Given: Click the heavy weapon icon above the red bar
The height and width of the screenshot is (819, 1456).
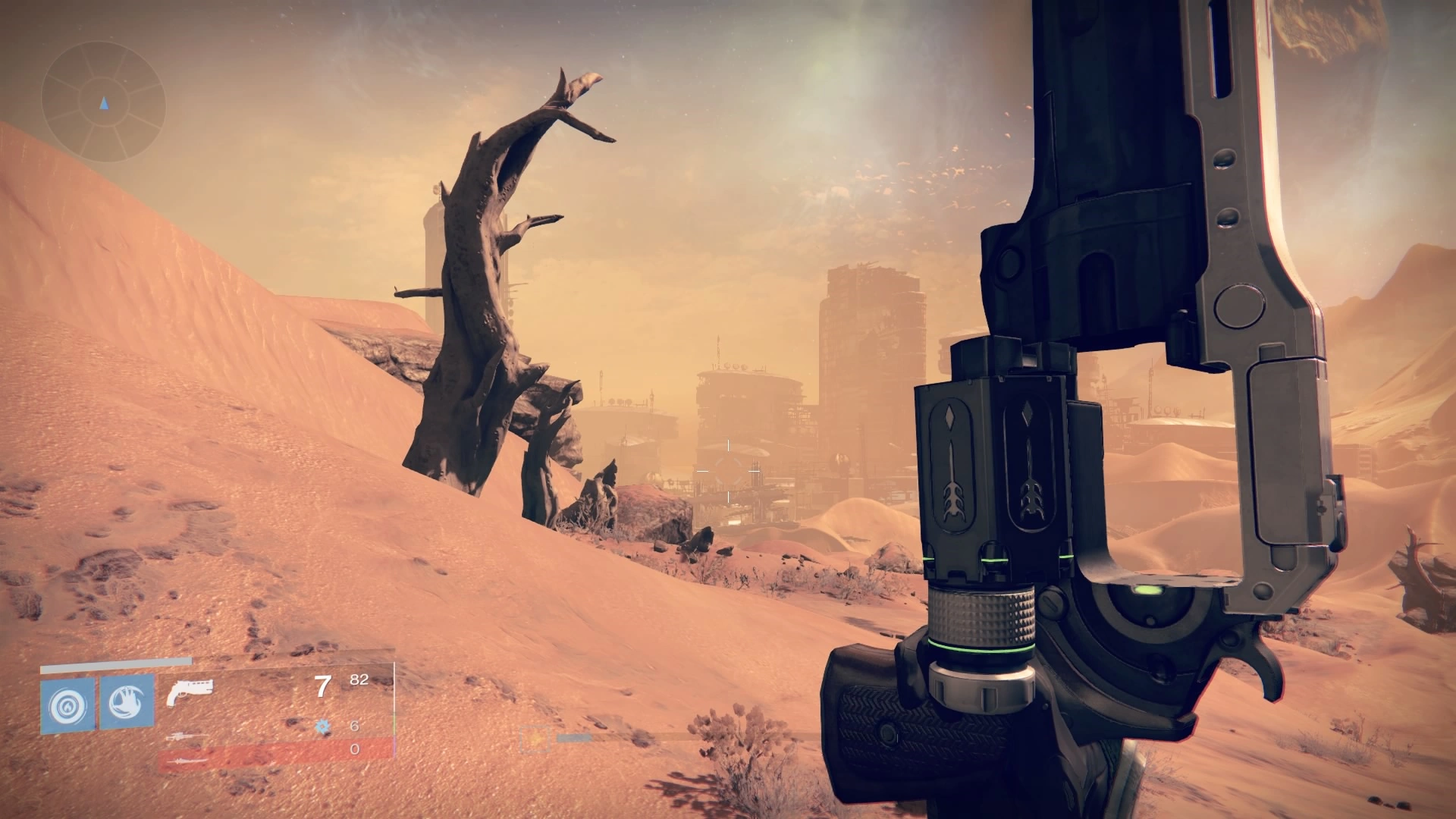Looking at the screenshot, I should click(x=188, y=761).
